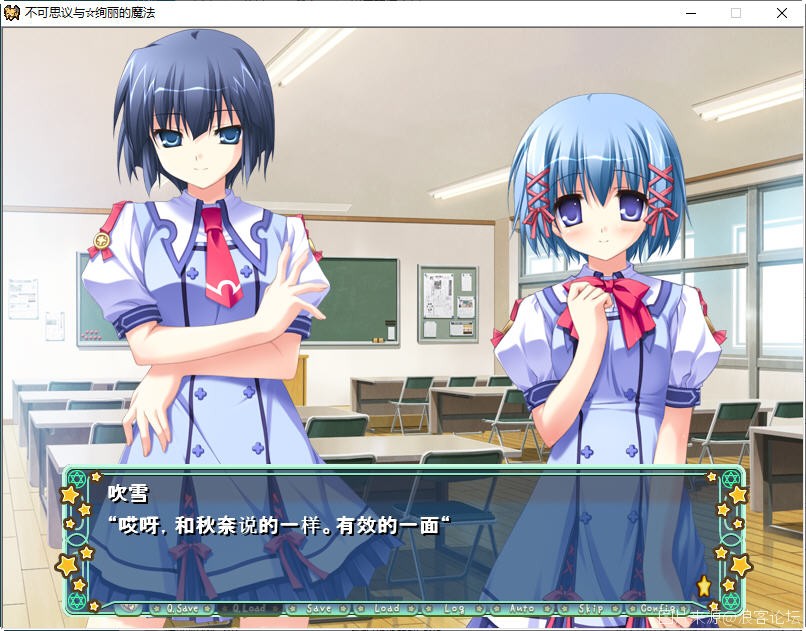Open the Load menu
Screen dimensions: 806x631
386,608
